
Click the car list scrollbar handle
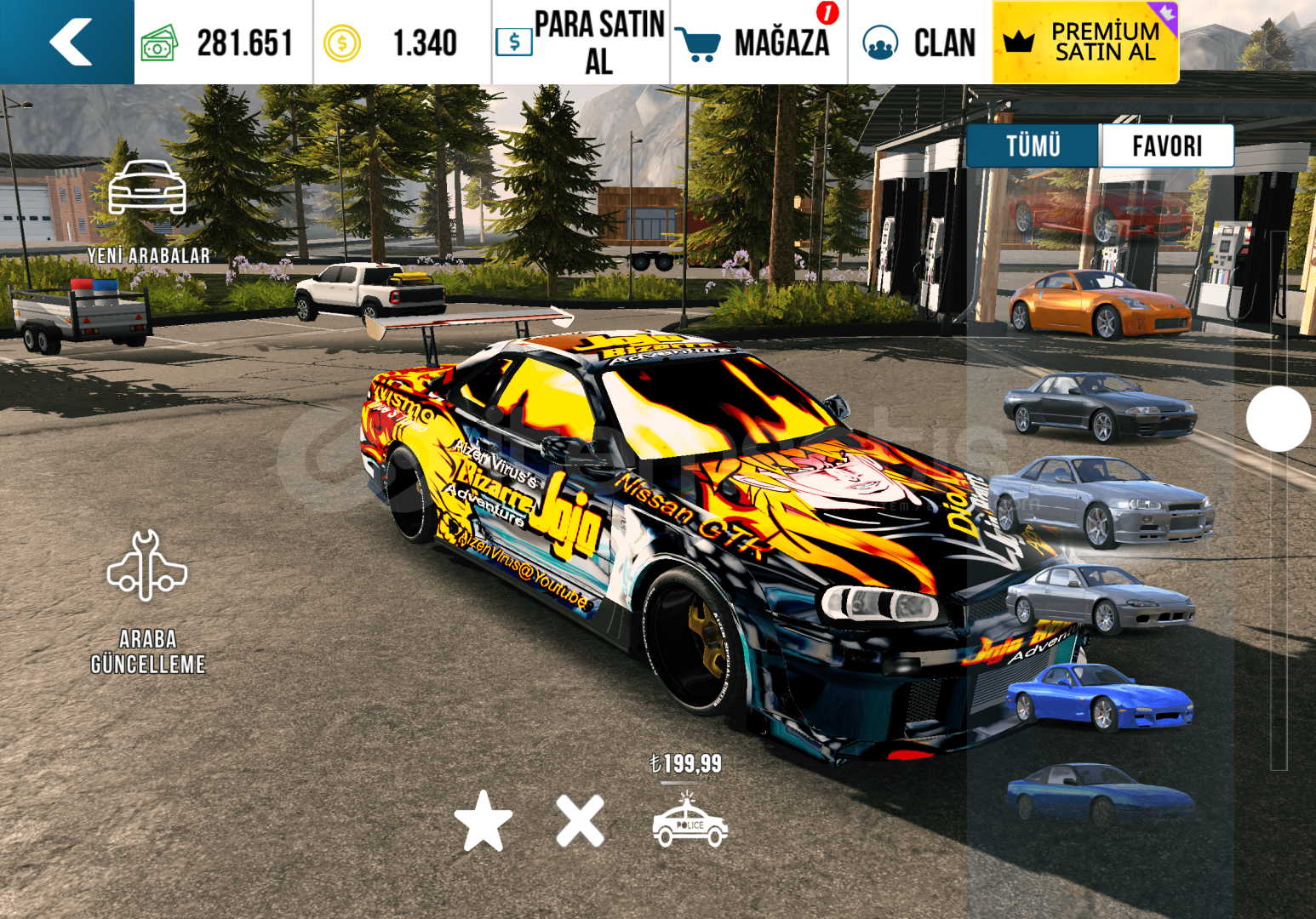(x=1278, y=419)
